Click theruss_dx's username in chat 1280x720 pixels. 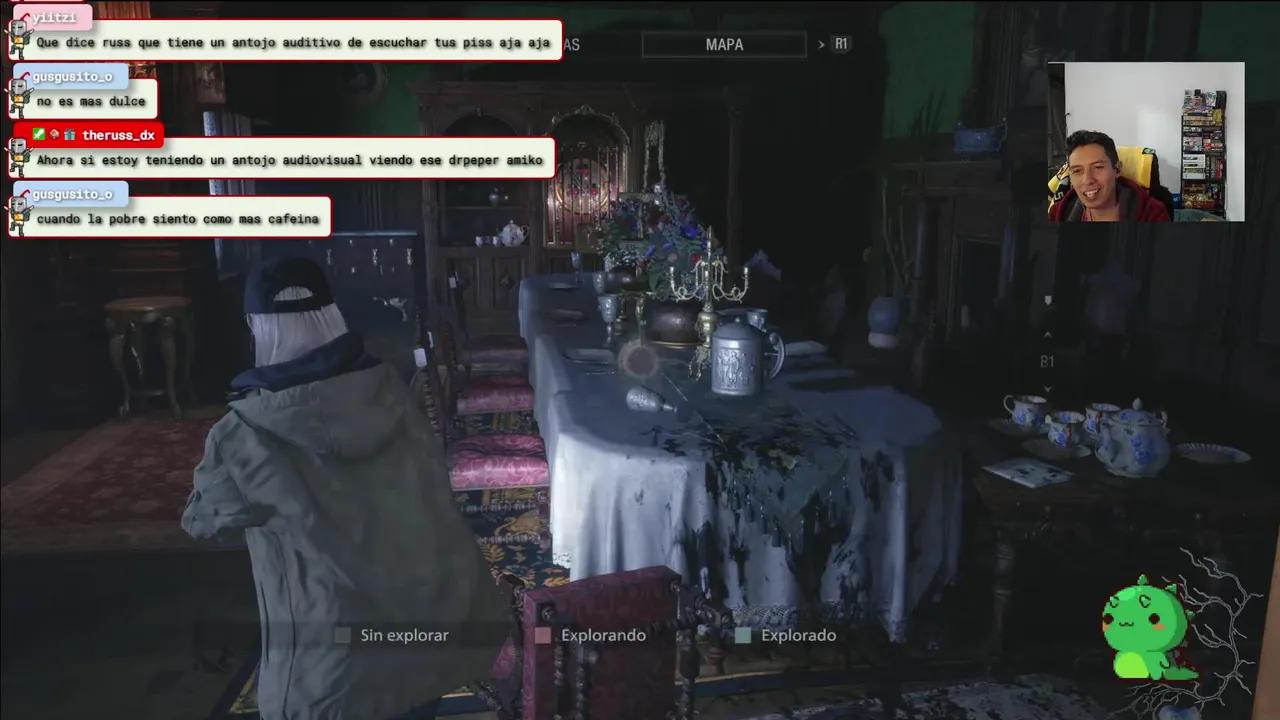point(119,135)
